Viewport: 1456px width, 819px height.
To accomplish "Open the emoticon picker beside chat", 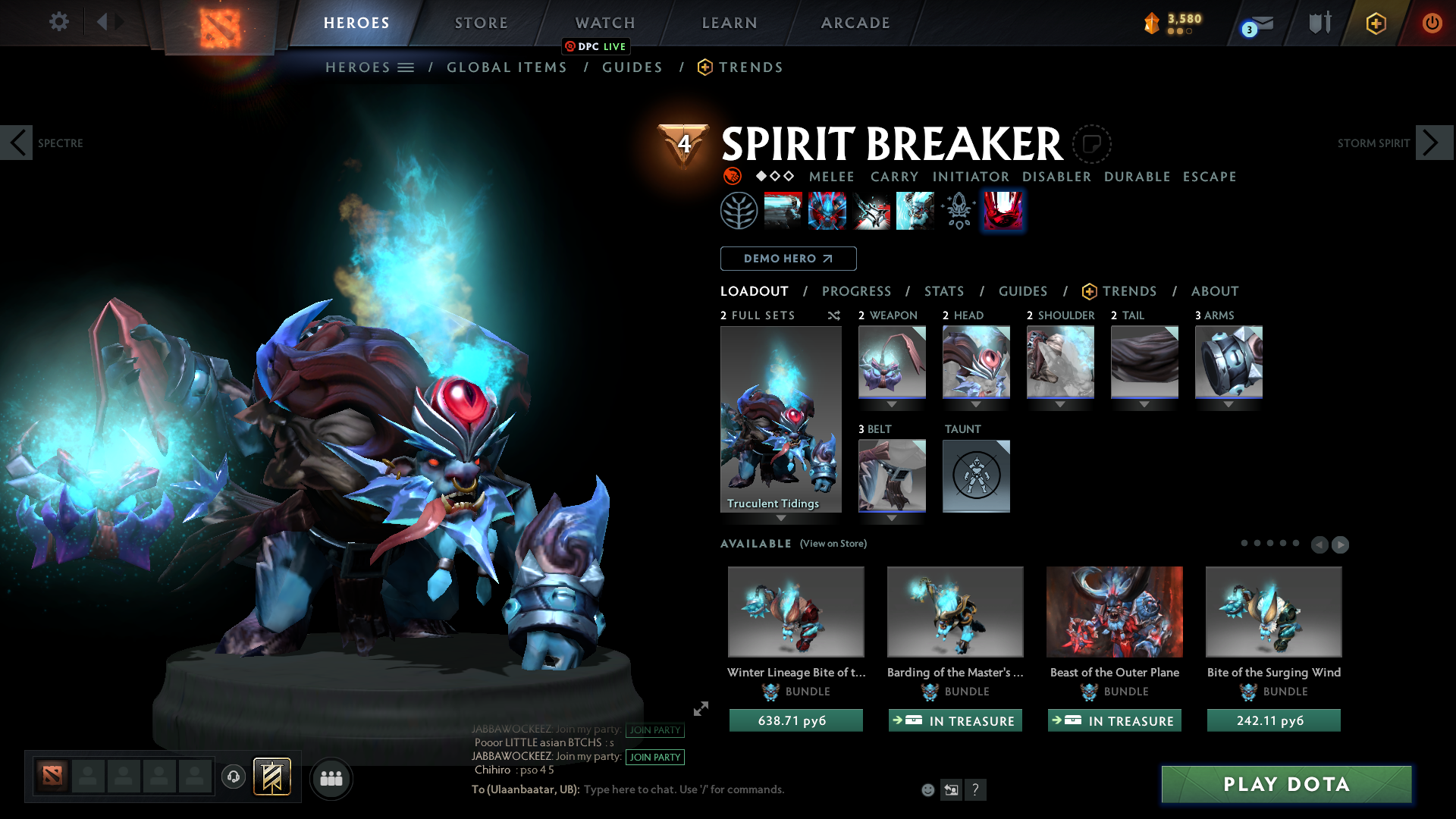I will pyautogui.click(x=927, y=789).
